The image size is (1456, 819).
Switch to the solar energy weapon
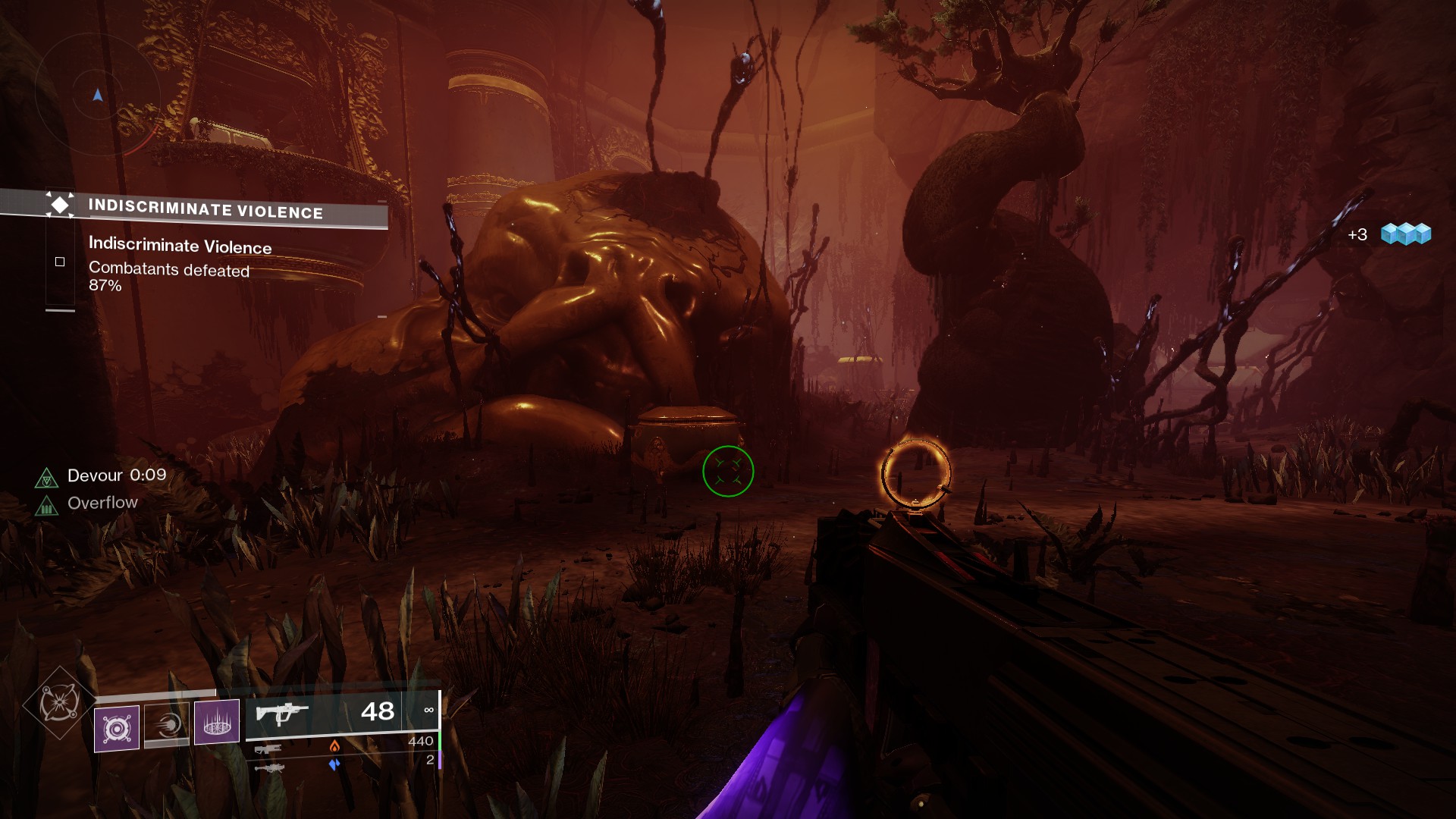(x=268, y=749)
